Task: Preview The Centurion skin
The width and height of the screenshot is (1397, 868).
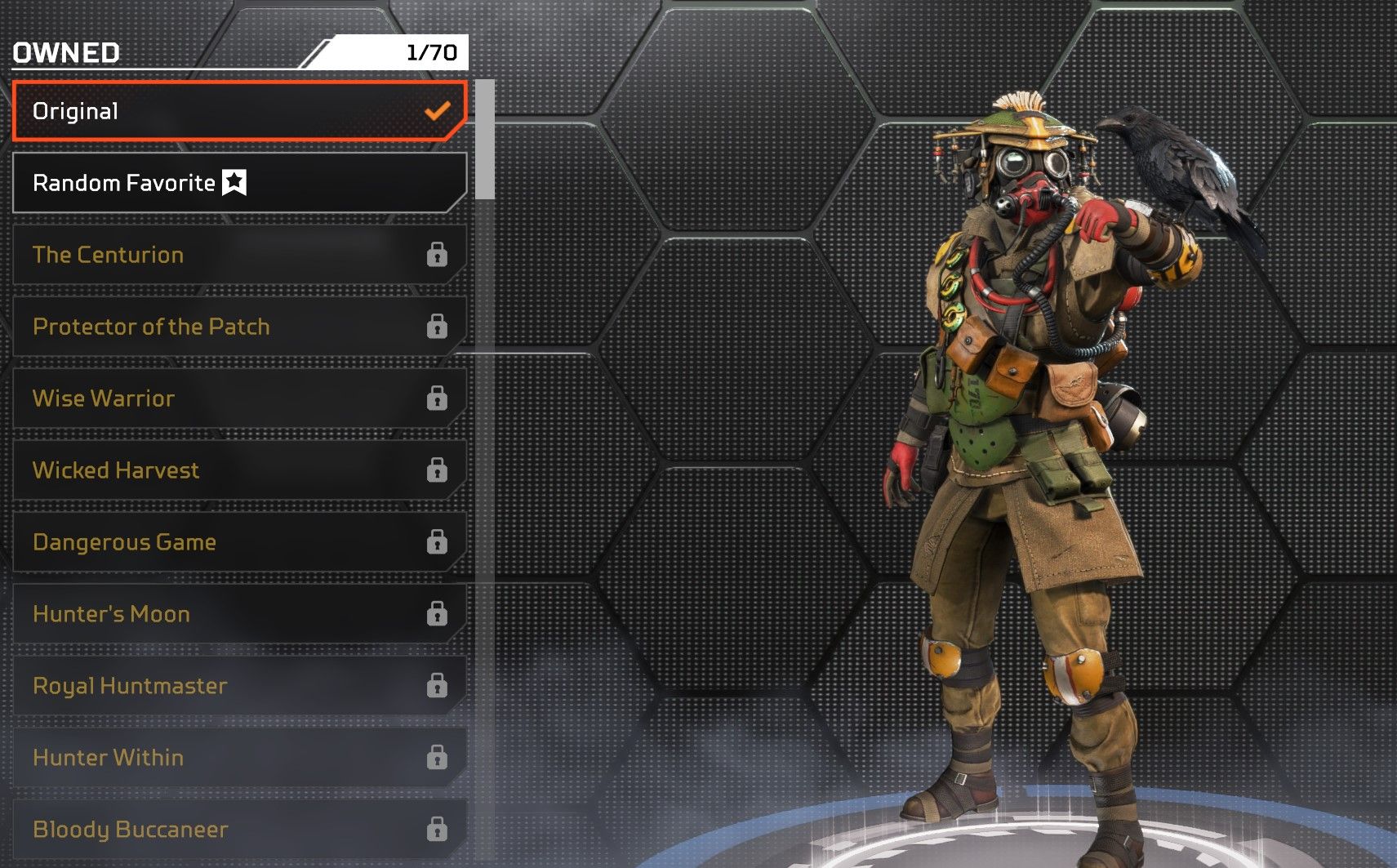Action: 239,255
